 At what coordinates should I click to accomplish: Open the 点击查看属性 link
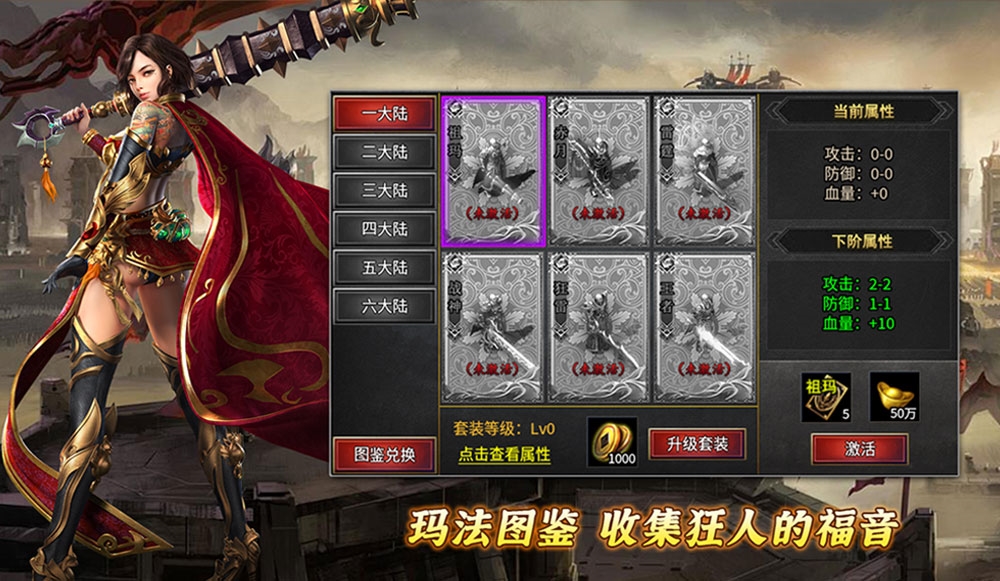pyautogui.click(x=504, y=454)
